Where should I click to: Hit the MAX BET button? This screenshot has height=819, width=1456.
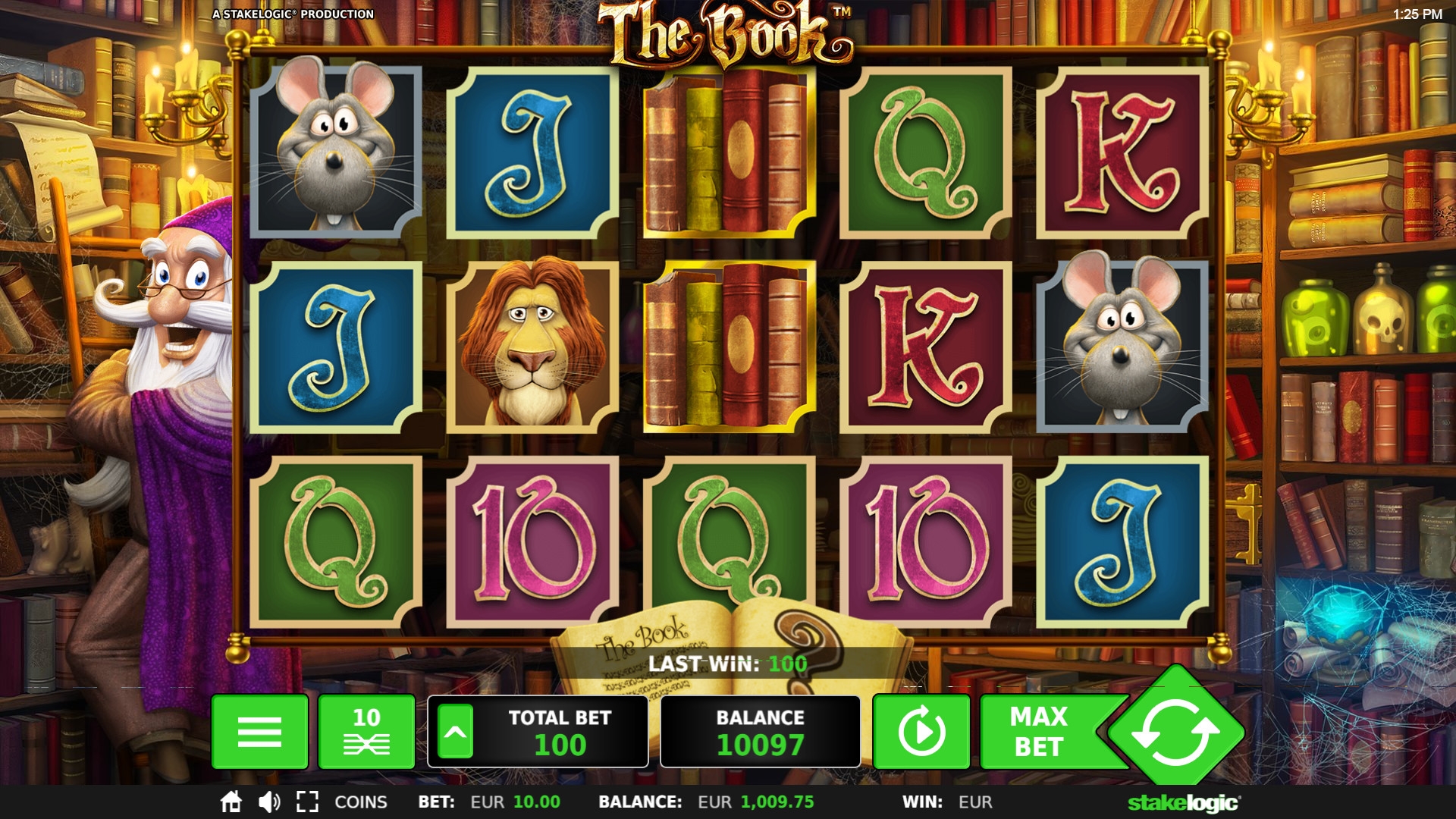pyautogui.click(x=1039, y=732)
